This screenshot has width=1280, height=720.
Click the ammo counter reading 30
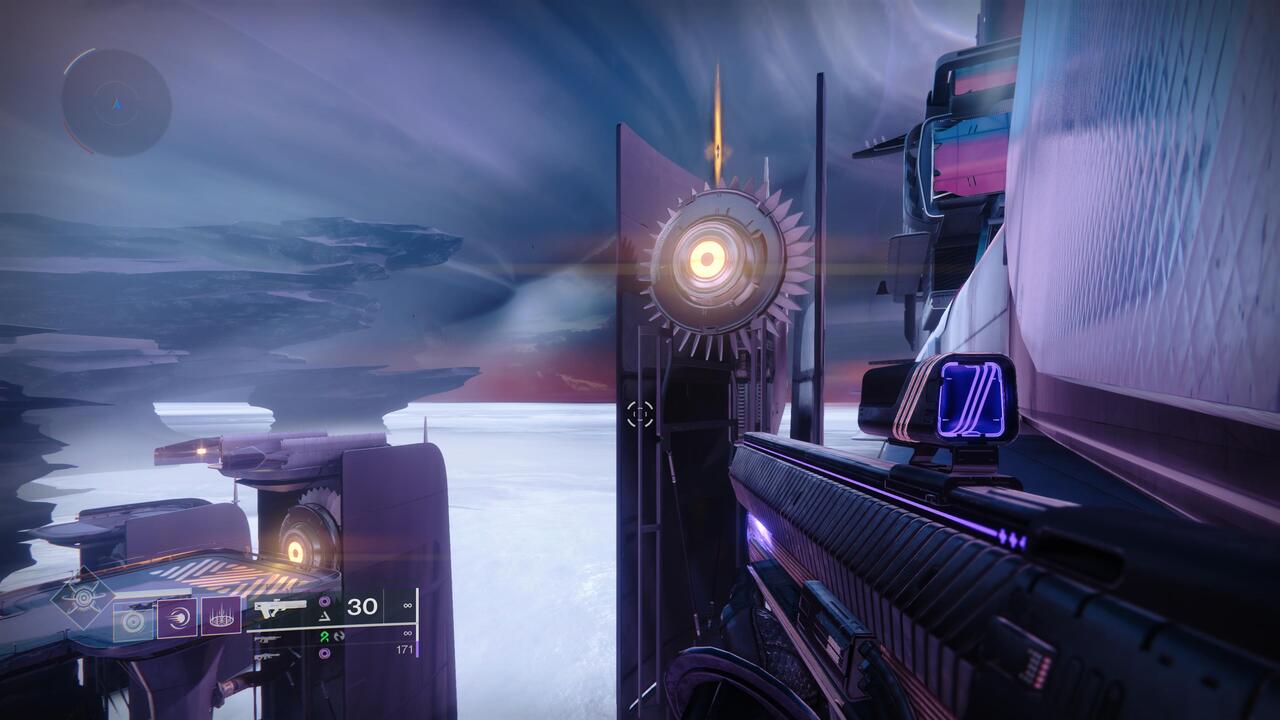tap(361, 608)
